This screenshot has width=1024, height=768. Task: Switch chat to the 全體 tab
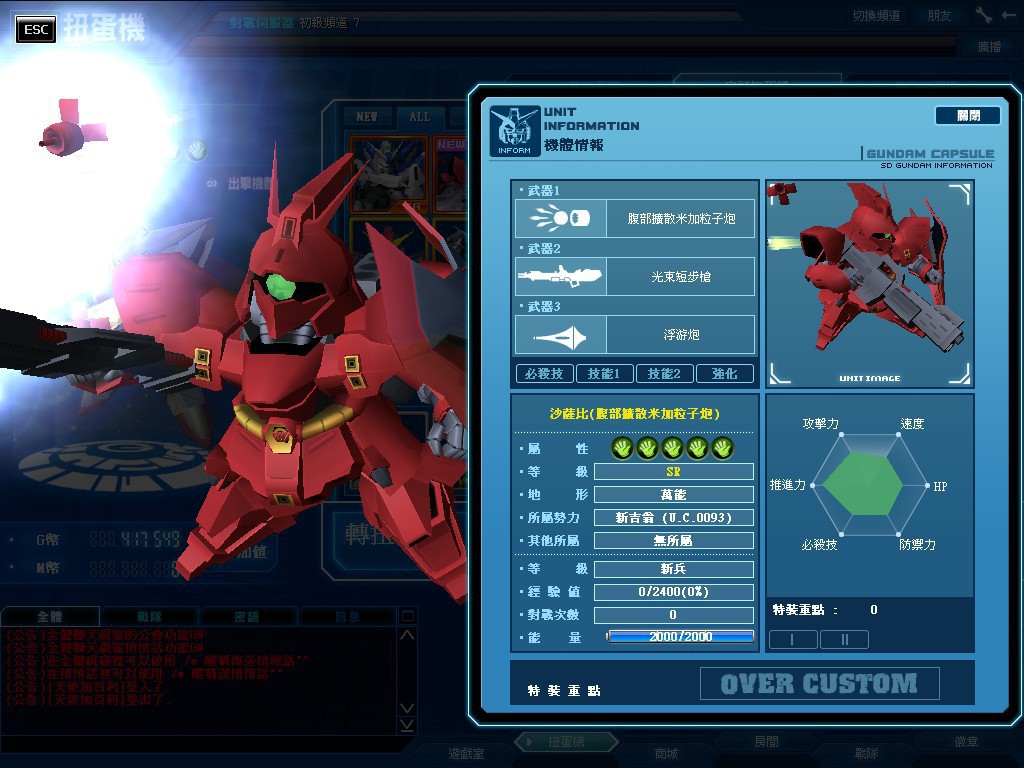(50, 617)
